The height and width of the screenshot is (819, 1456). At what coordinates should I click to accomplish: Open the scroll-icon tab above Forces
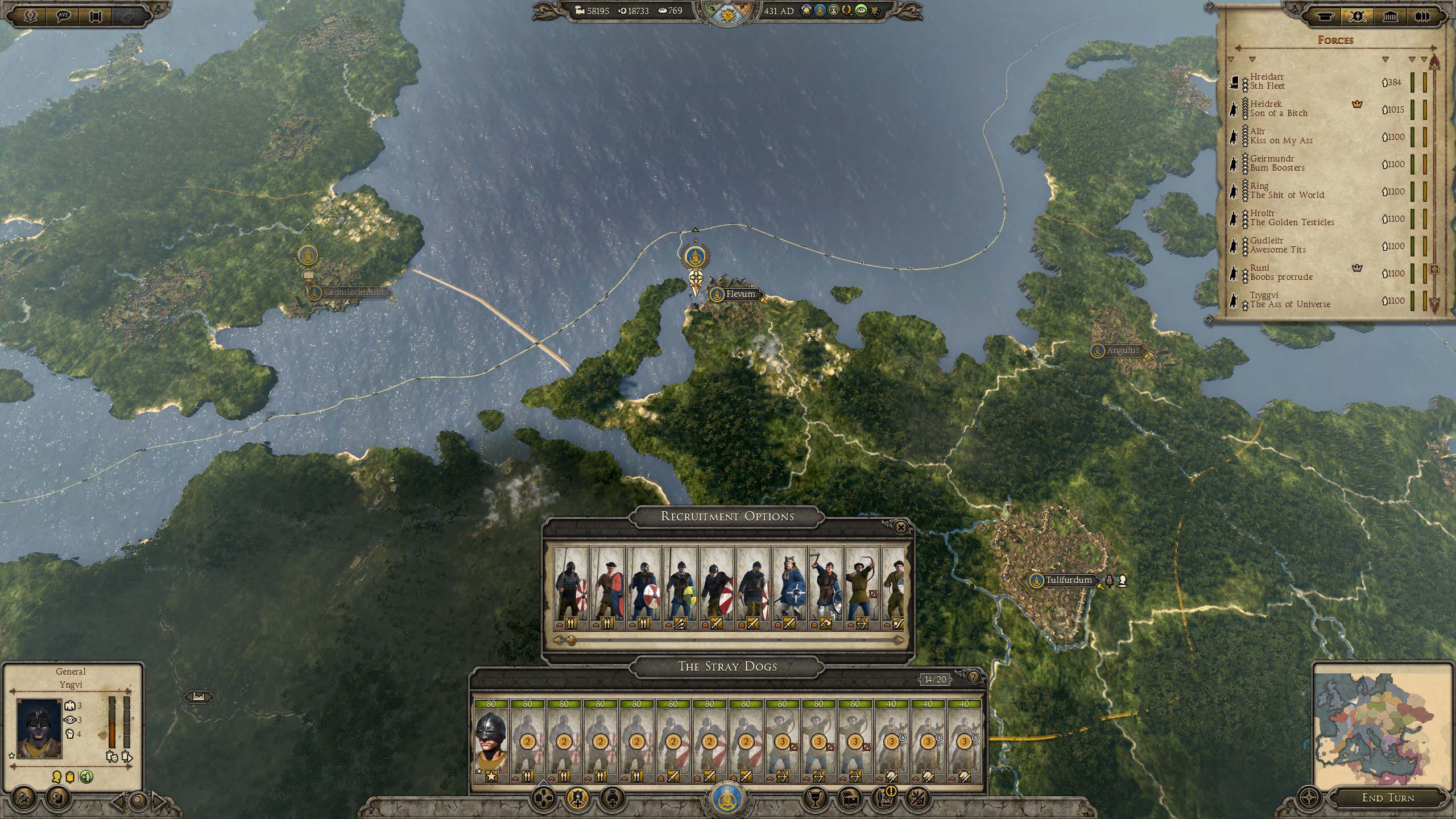tap(1326, 16)
